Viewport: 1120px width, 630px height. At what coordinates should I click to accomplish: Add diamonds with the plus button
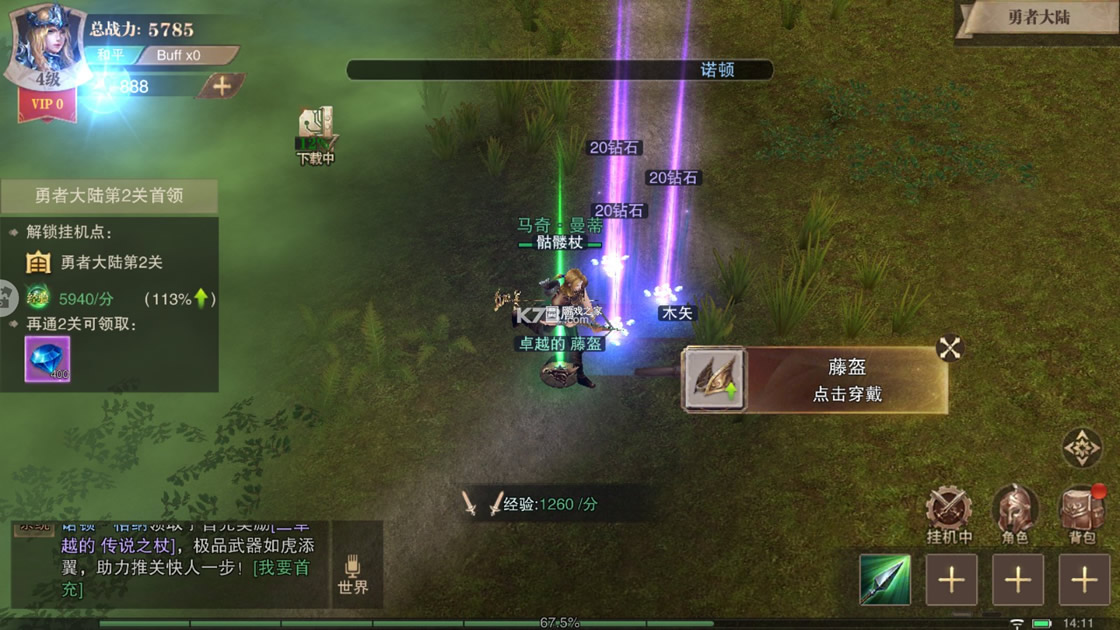[221, 86]
